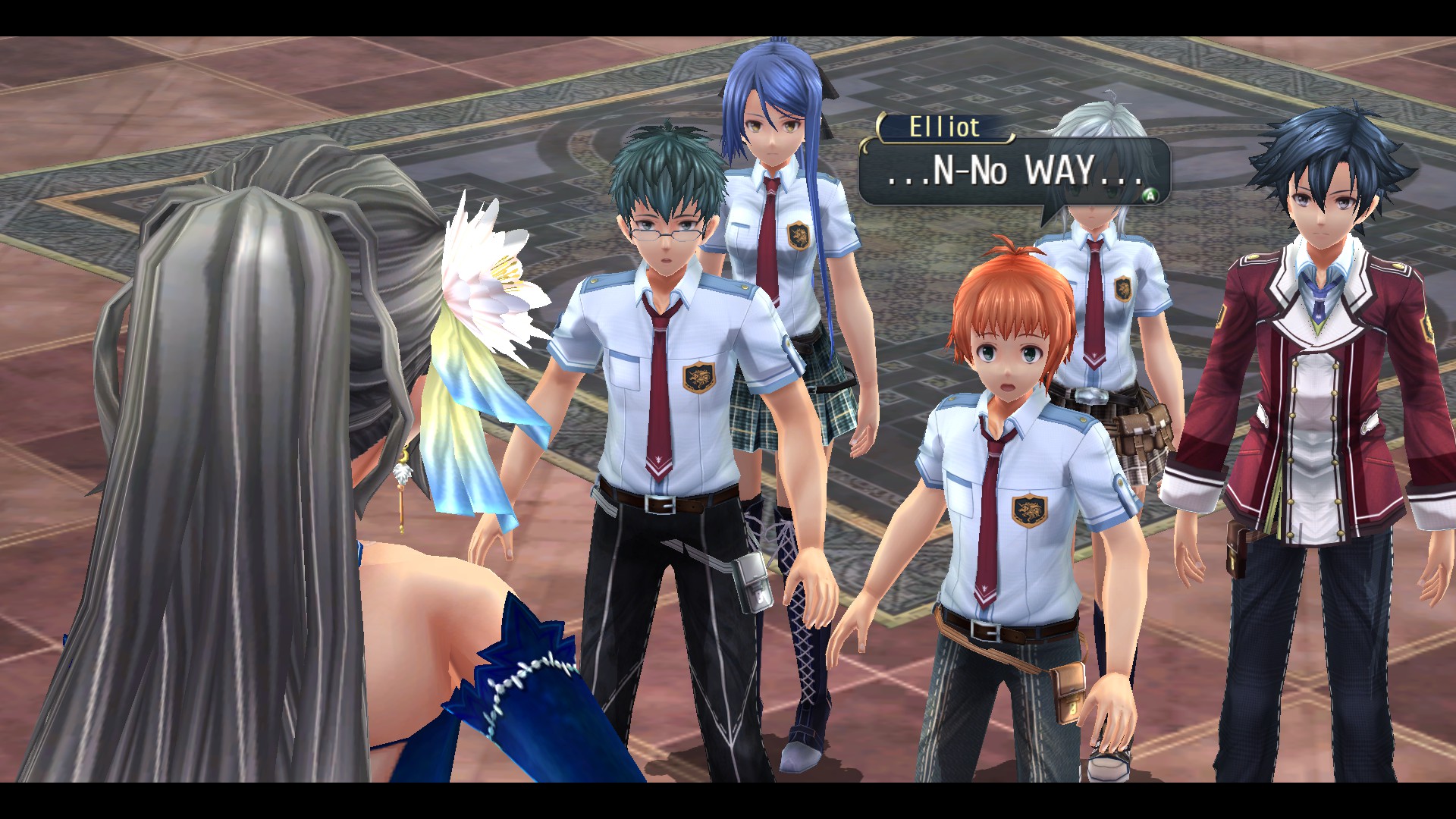Advance Elliot's "N-No WAY" dialogue box
Viewport: 1456px width, 819px height.
pyautogui.click(x=1150, y=196)
